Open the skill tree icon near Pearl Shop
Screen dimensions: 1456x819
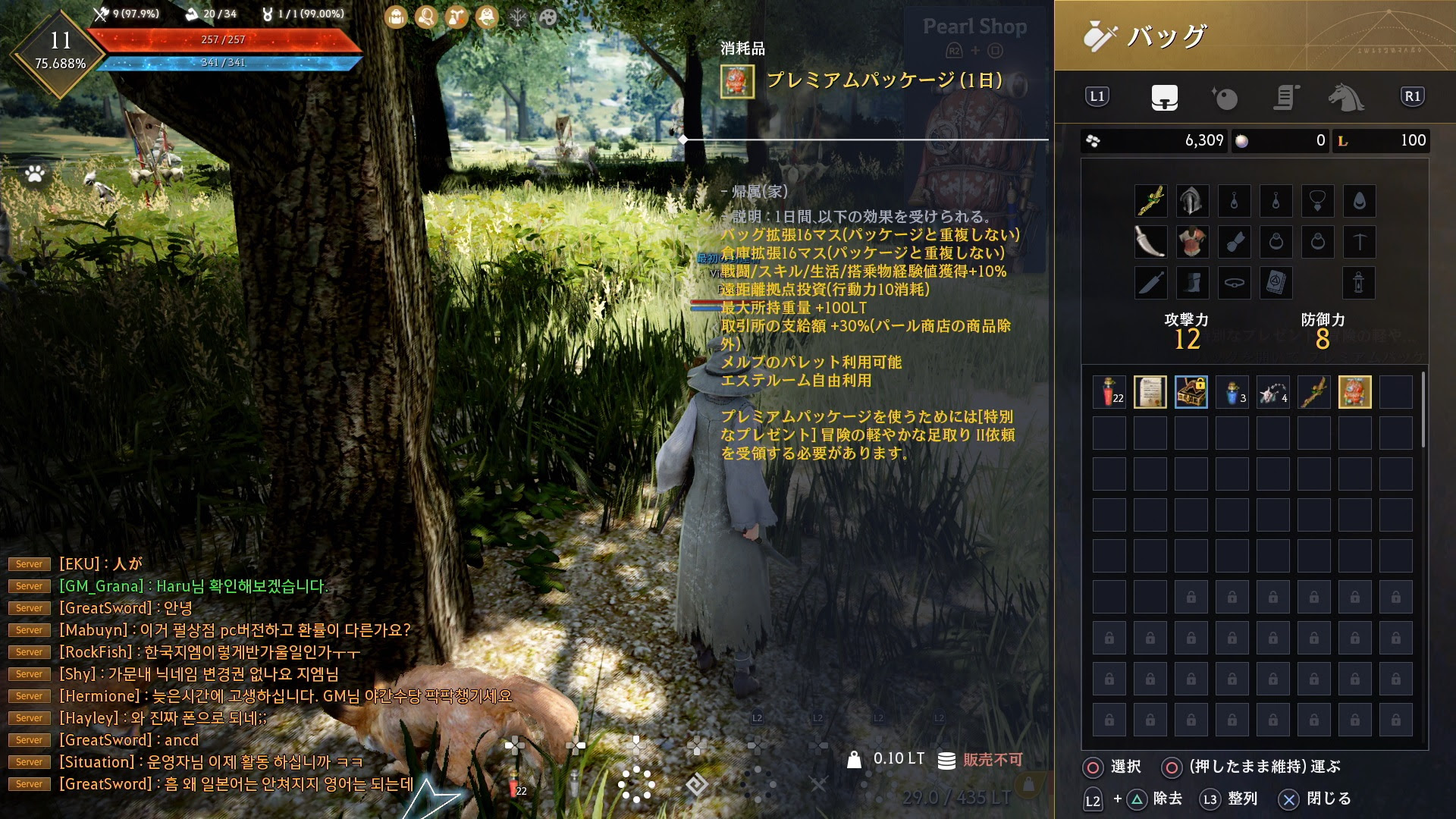[518, 17]
